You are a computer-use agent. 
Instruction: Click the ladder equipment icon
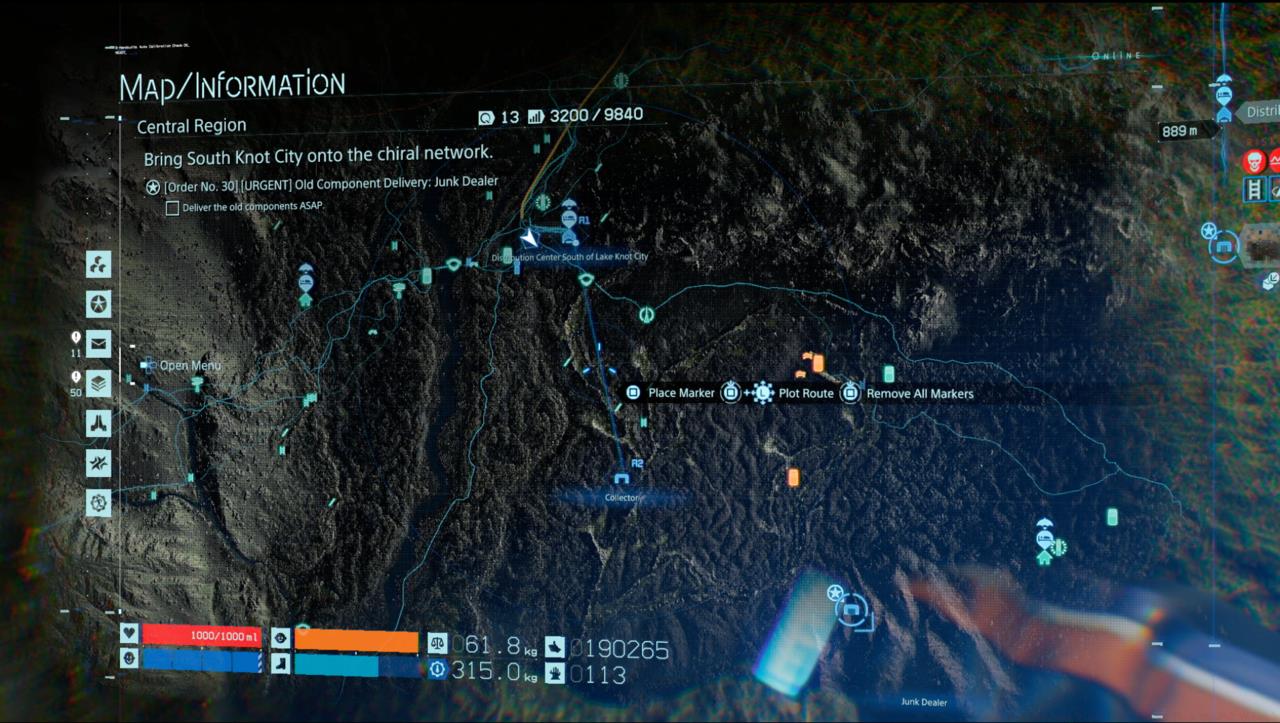[1252, 189]
